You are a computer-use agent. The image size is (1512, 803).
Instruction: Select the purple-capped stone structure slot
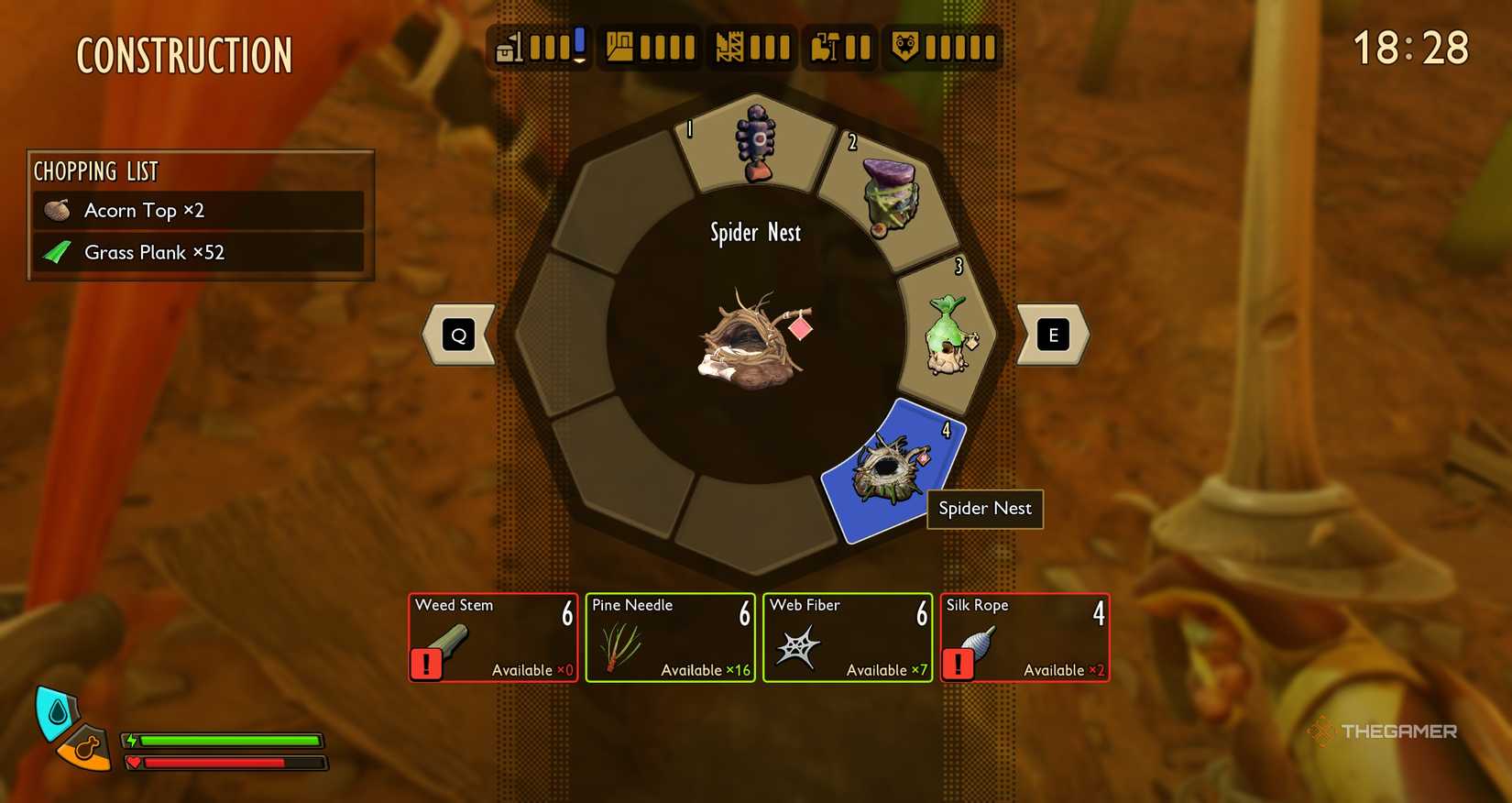tap(885, 197)
